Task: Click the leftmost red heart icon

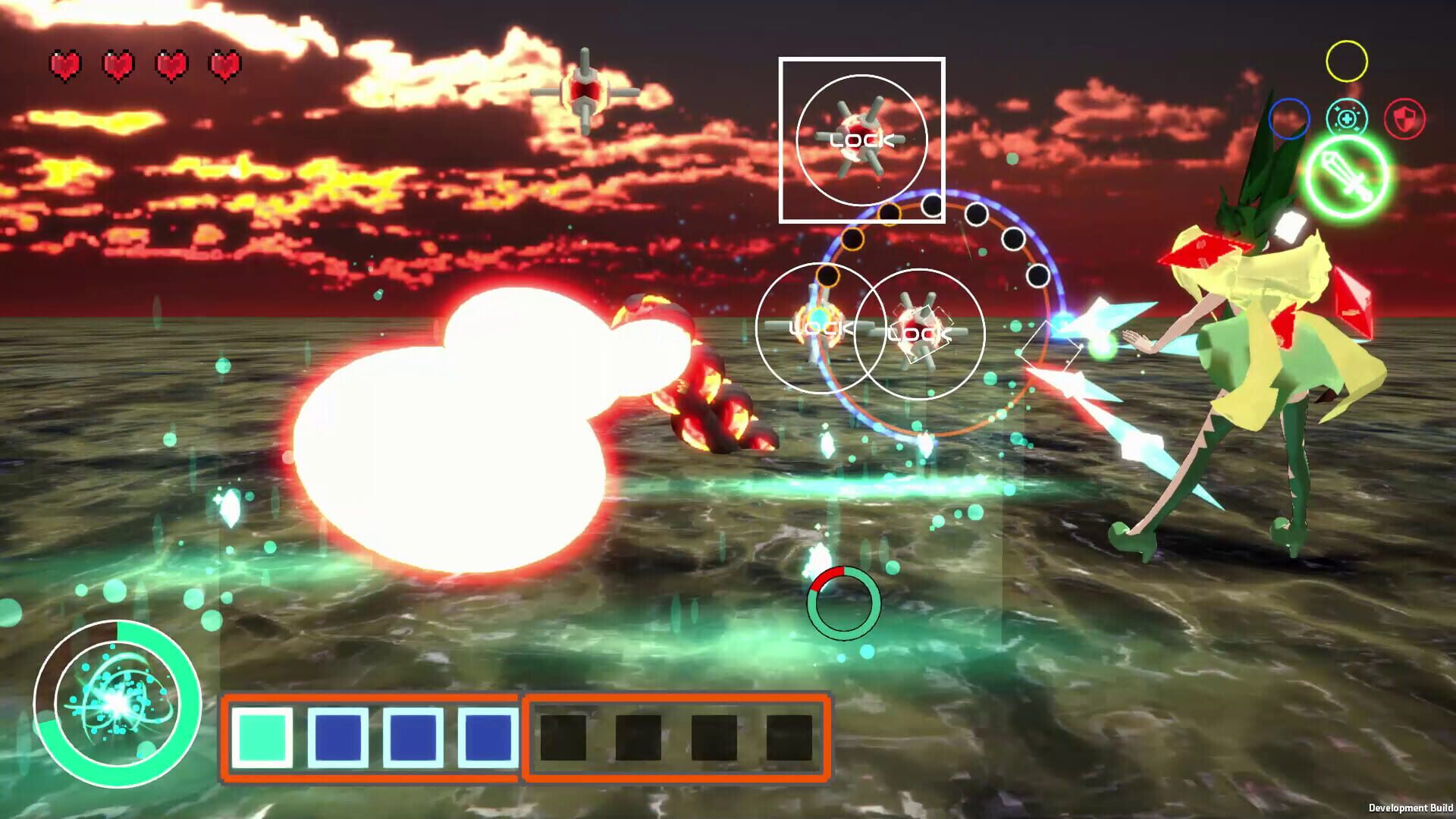Action: [x=64, y=64]
